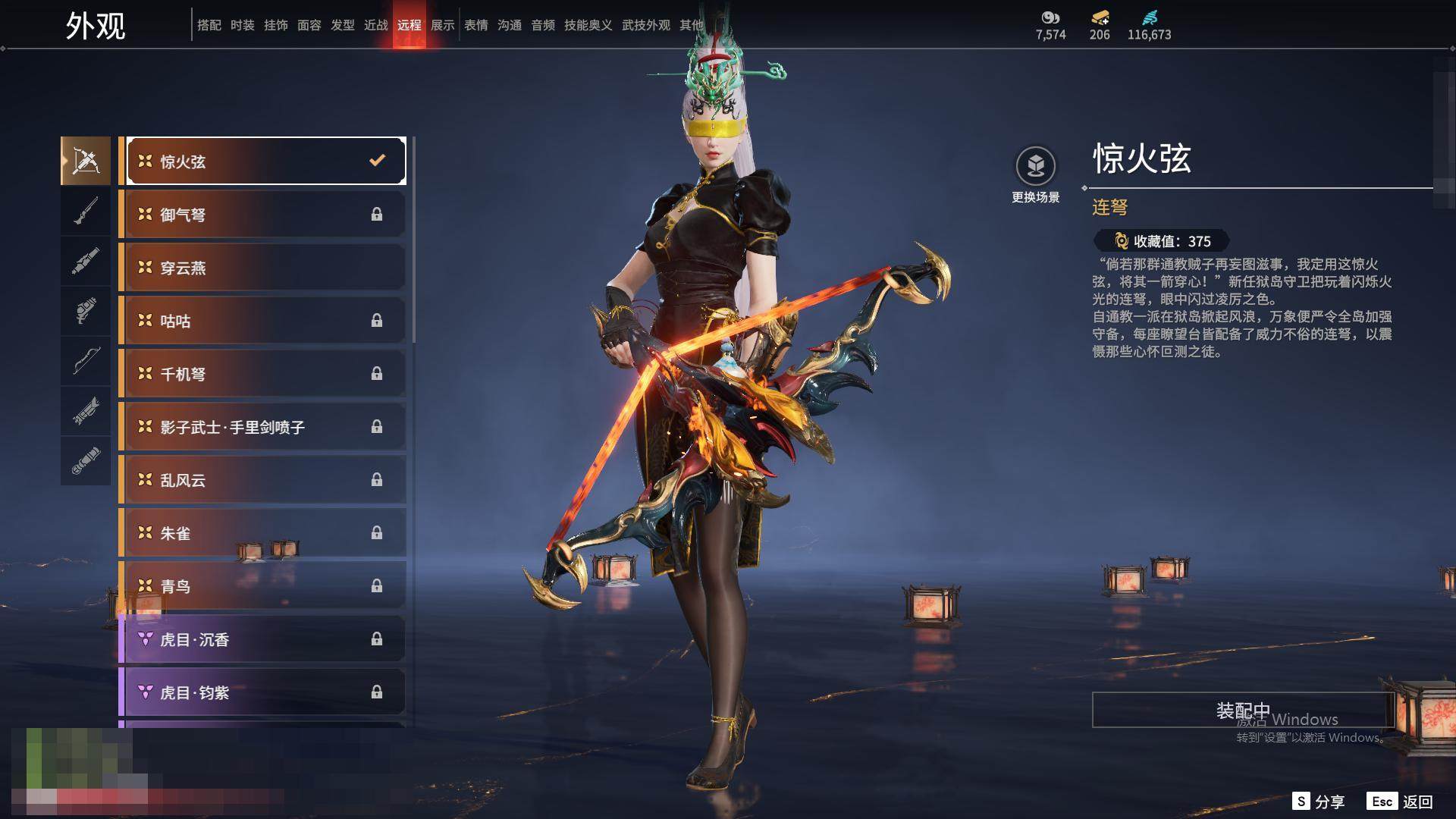The image size is (1456, 819).
Task: Open the 搭配 tab
Action: [x=209, y=25]
